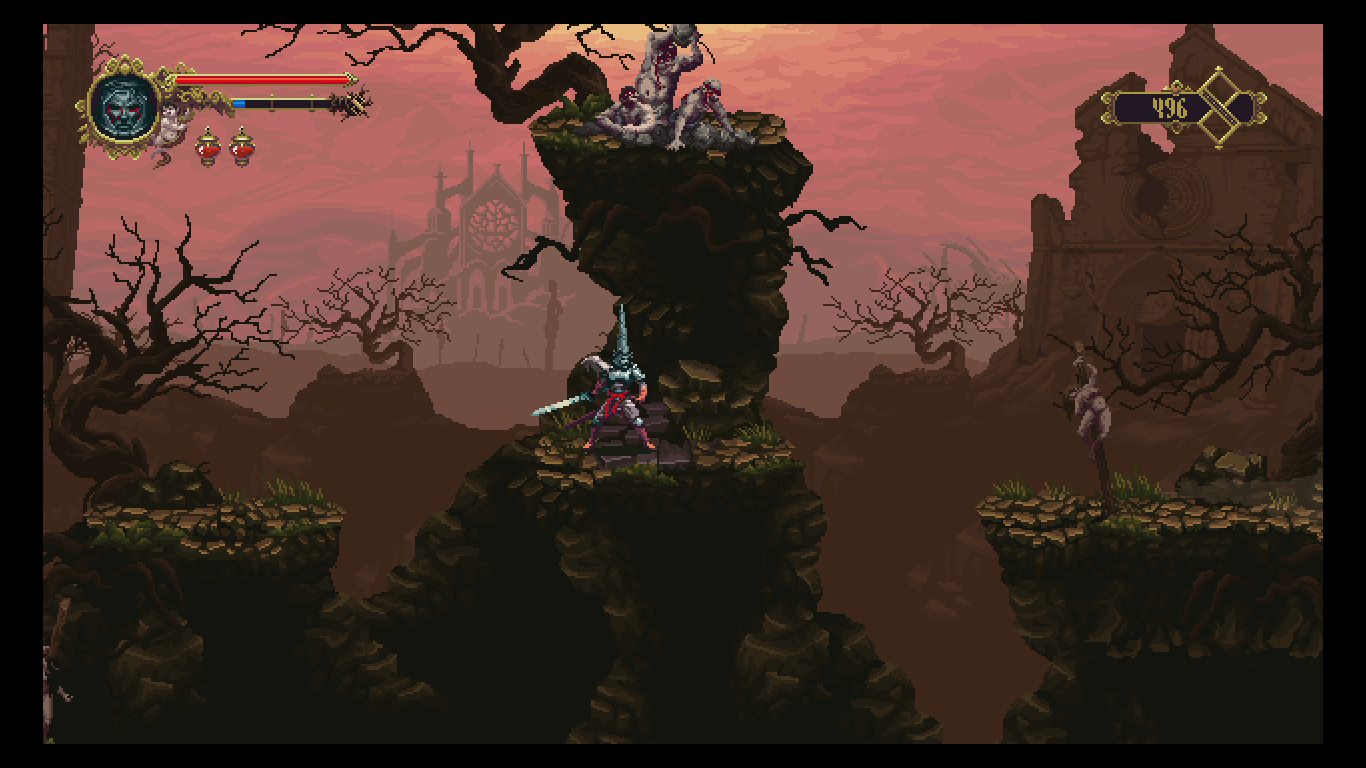
Task: Click the red health bar
Action: [260, 80]
